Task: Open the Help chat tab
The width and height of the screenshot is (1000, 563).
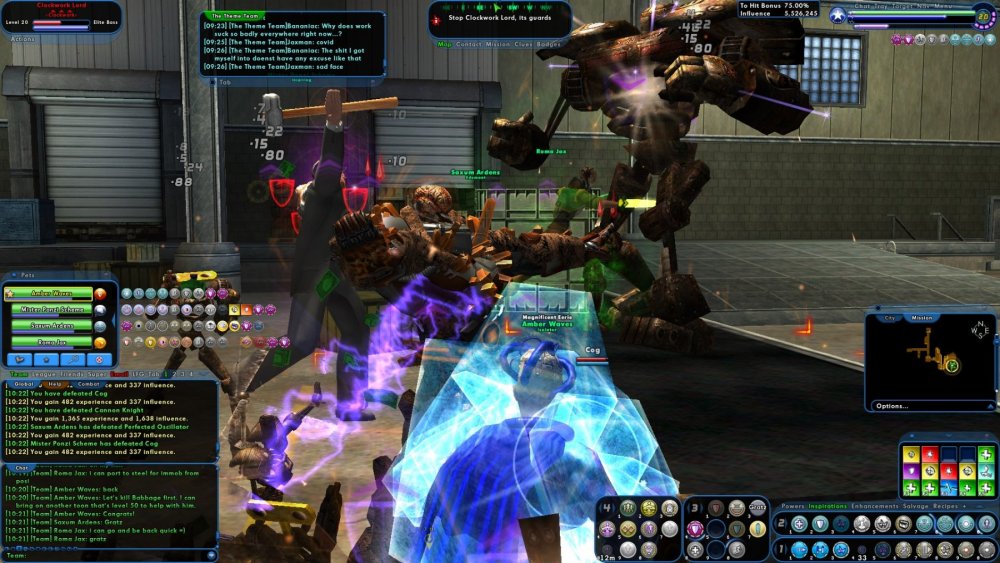Action: [x=55, y=384]
